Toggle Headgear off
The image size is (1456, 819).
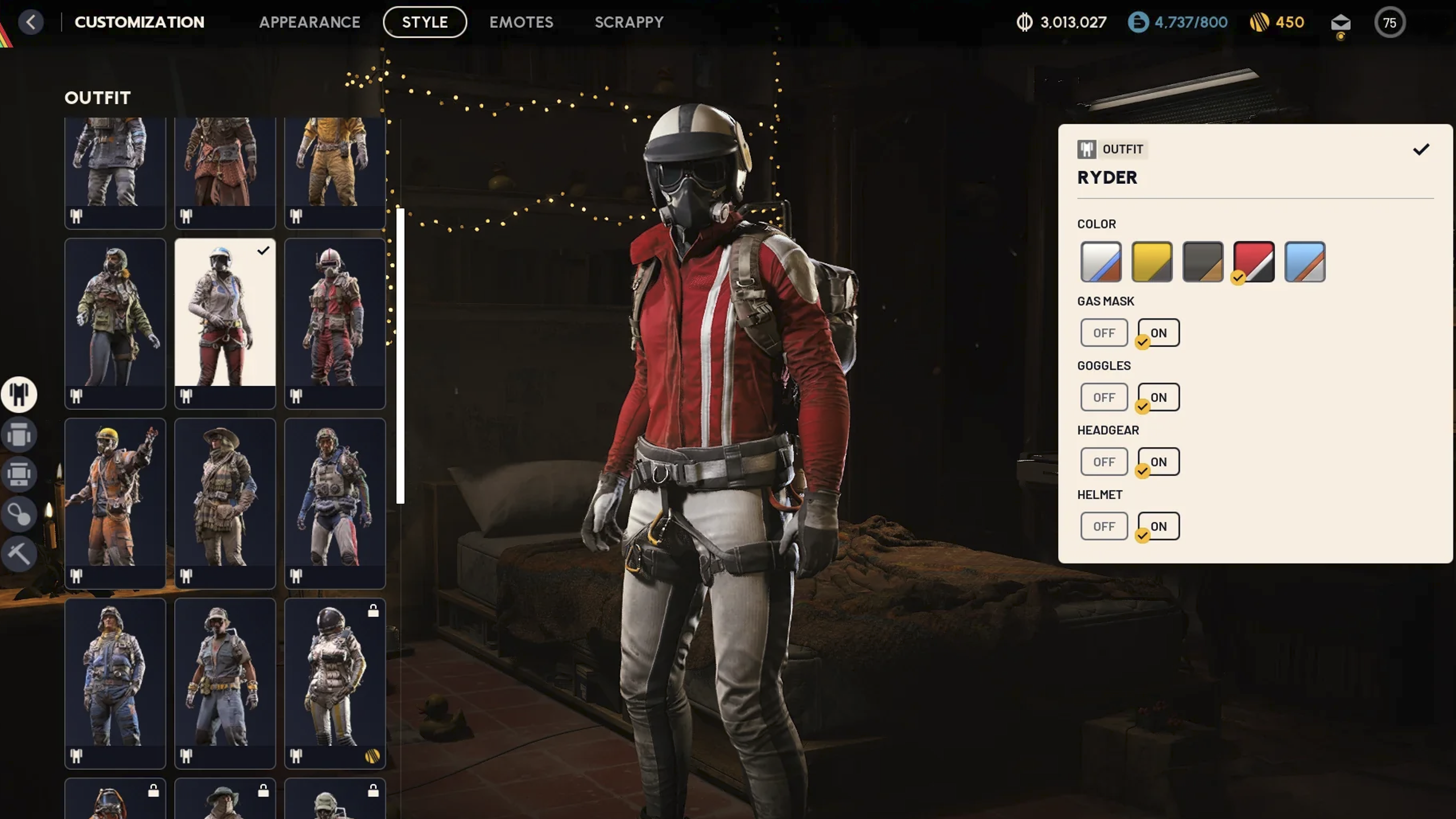coord(1104,461)
